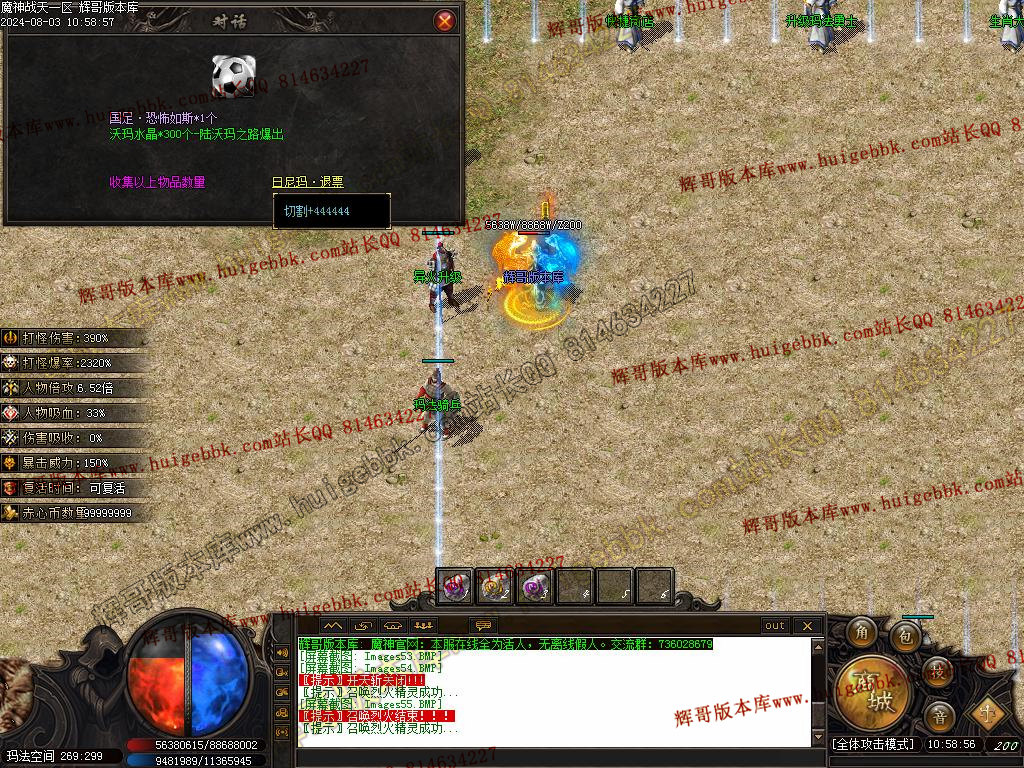Click the chat toolbar's upward chevron button
The image size is (1024, 768).
pos(332,626)
